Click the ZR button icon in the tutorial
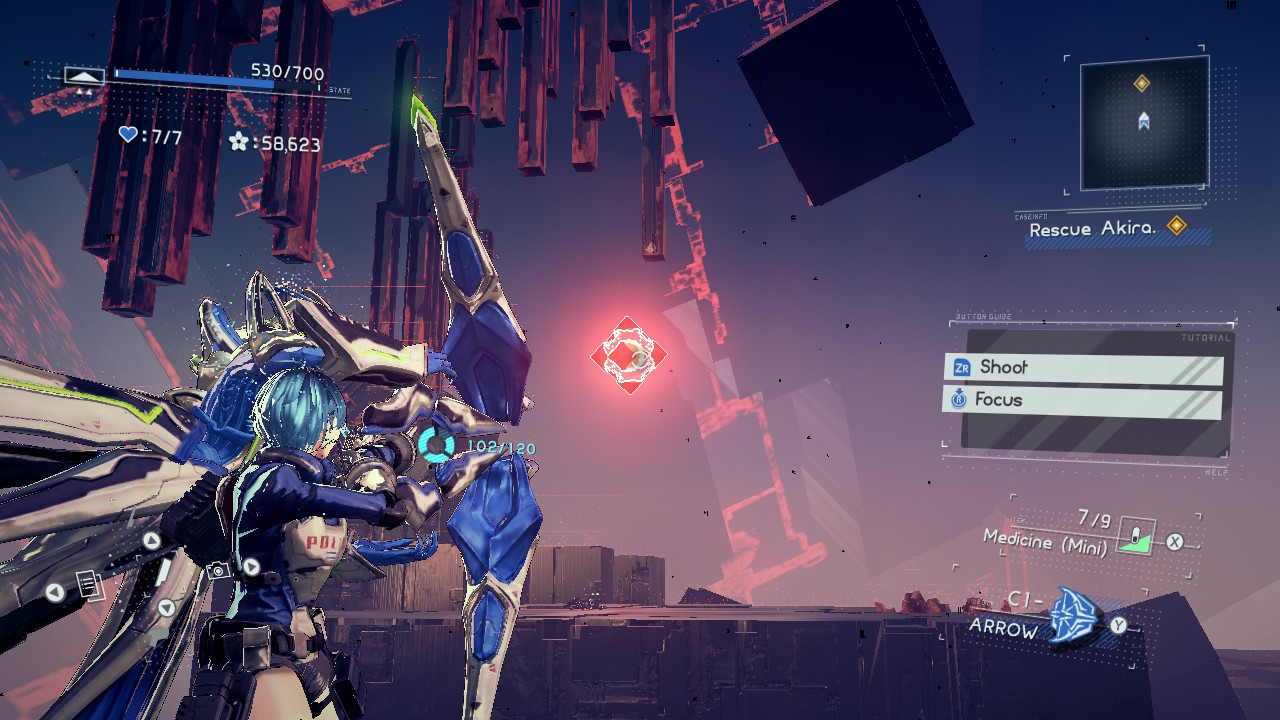The height and width of the screenshot is (720, 1280). [x=961, y=368]
